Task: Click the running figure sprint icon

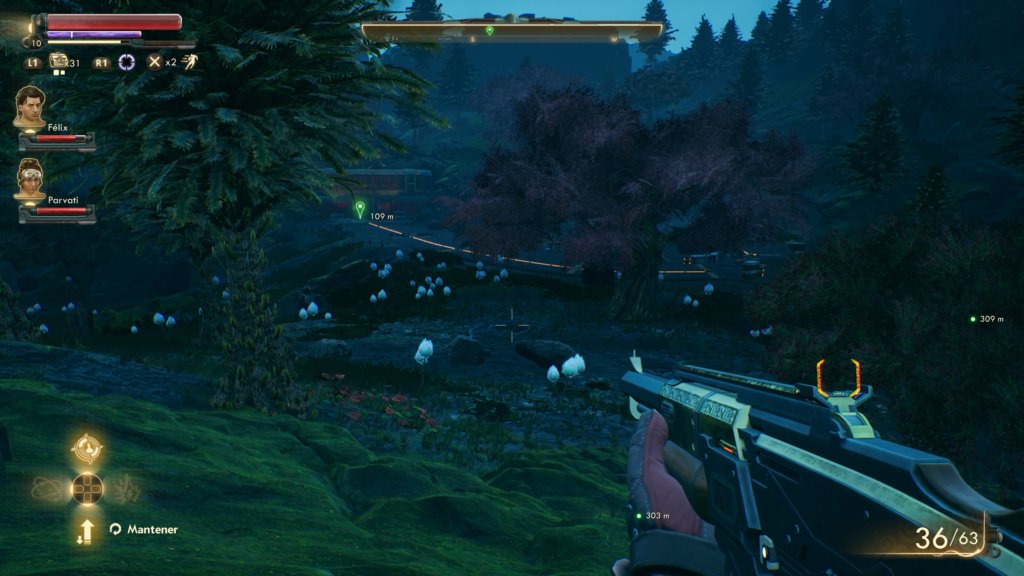Action: pyautogui.click(x=187, y=62)
